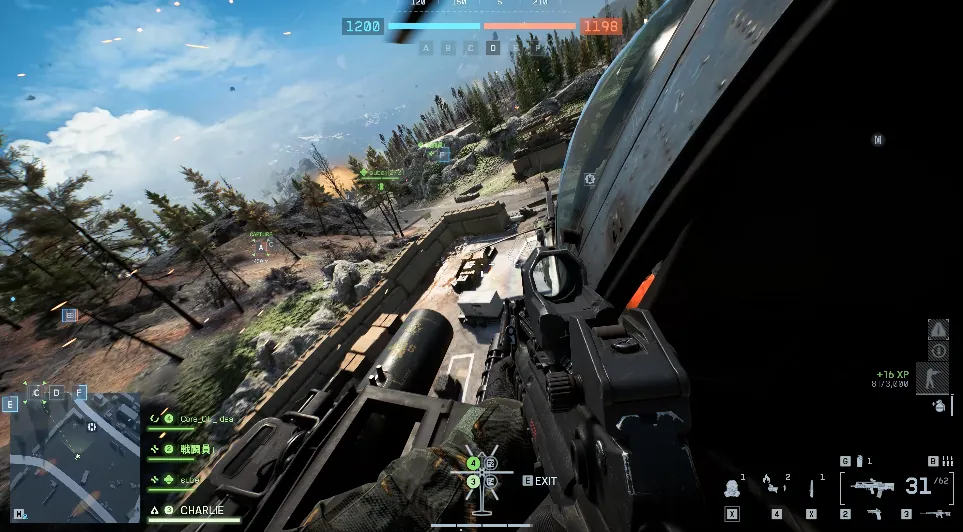
Task: Select objective A in the top capture bar
Action: 426,47
